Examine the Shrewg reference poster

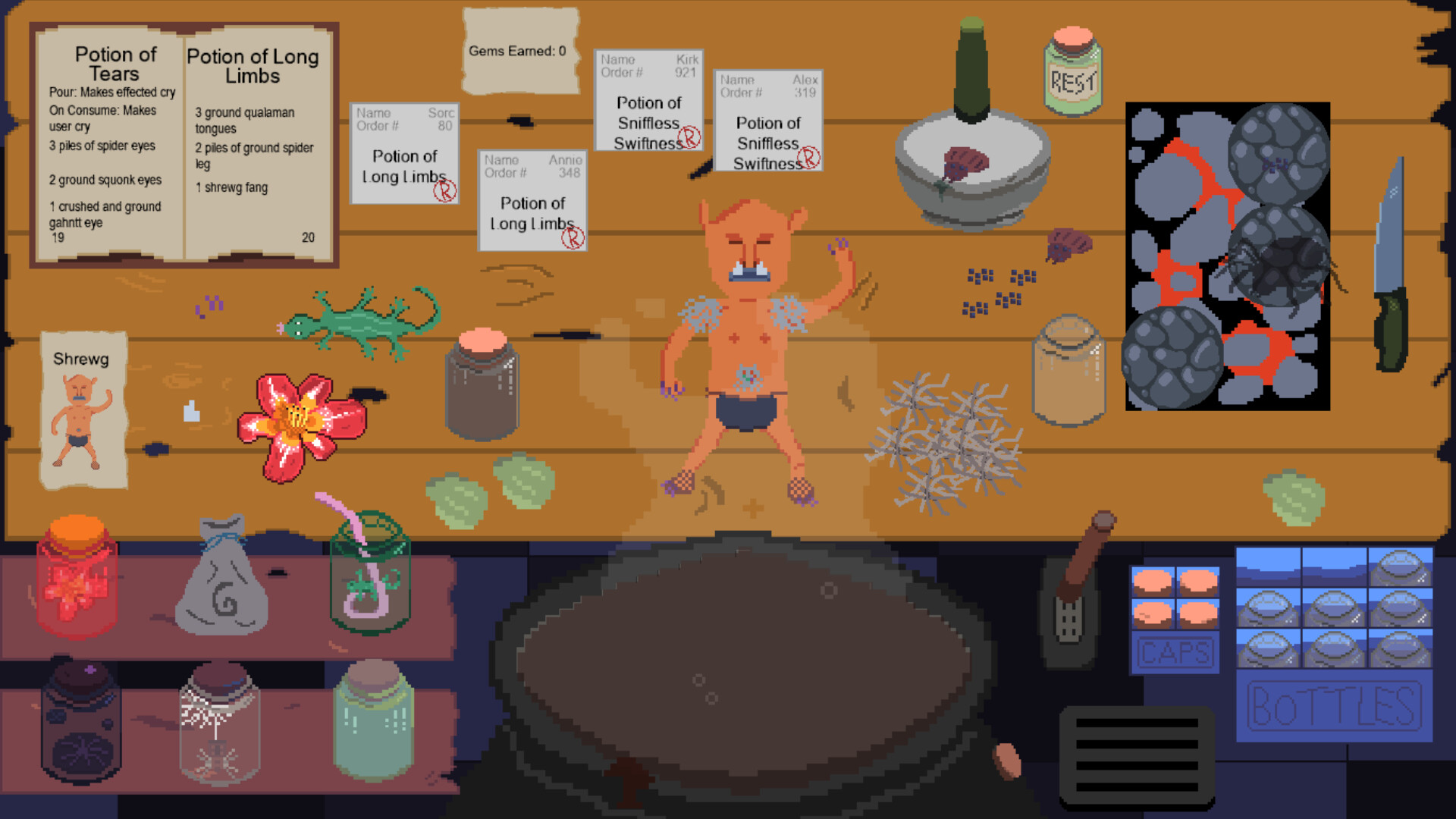click(82, 409)
